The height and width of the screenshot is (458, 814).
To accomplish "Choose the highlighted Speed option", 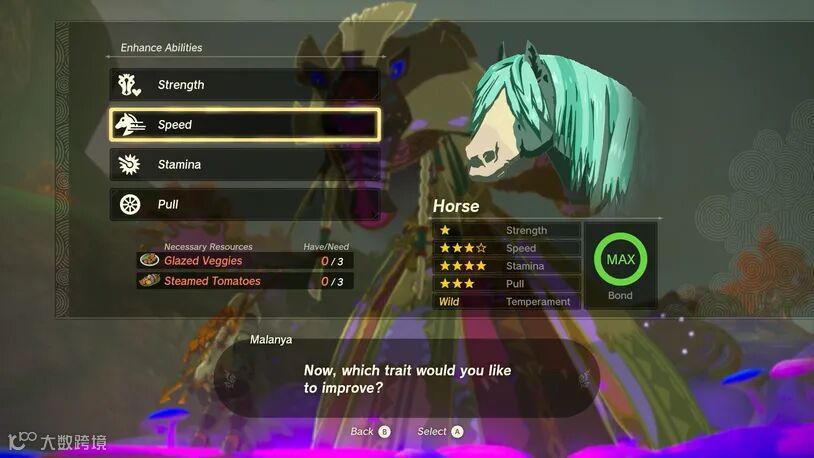I will tap(244, 125).
